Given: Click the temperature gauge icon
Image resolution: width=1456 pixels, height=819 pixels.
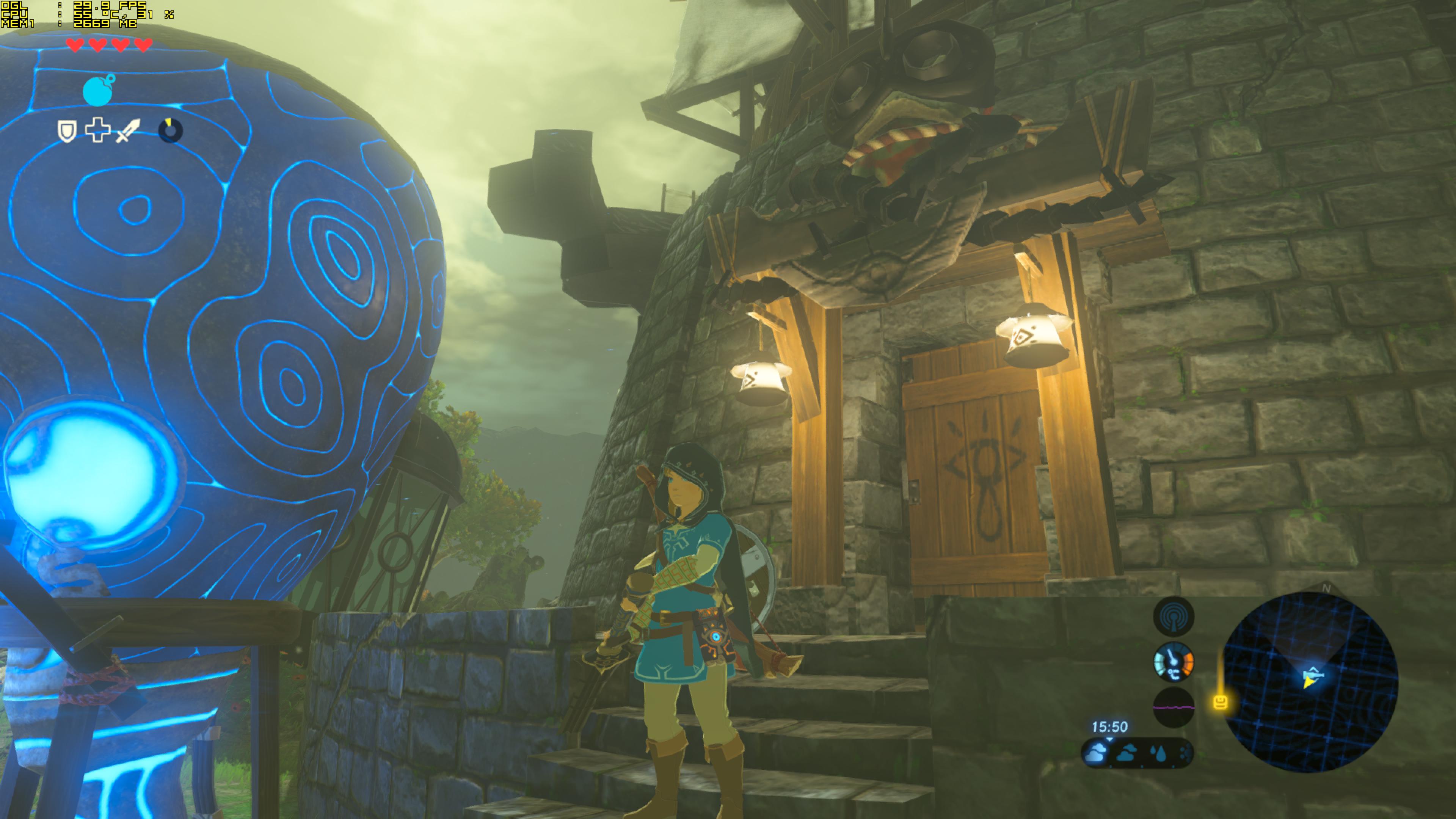Looking at the screenshot, I should tap(1174, 661).
